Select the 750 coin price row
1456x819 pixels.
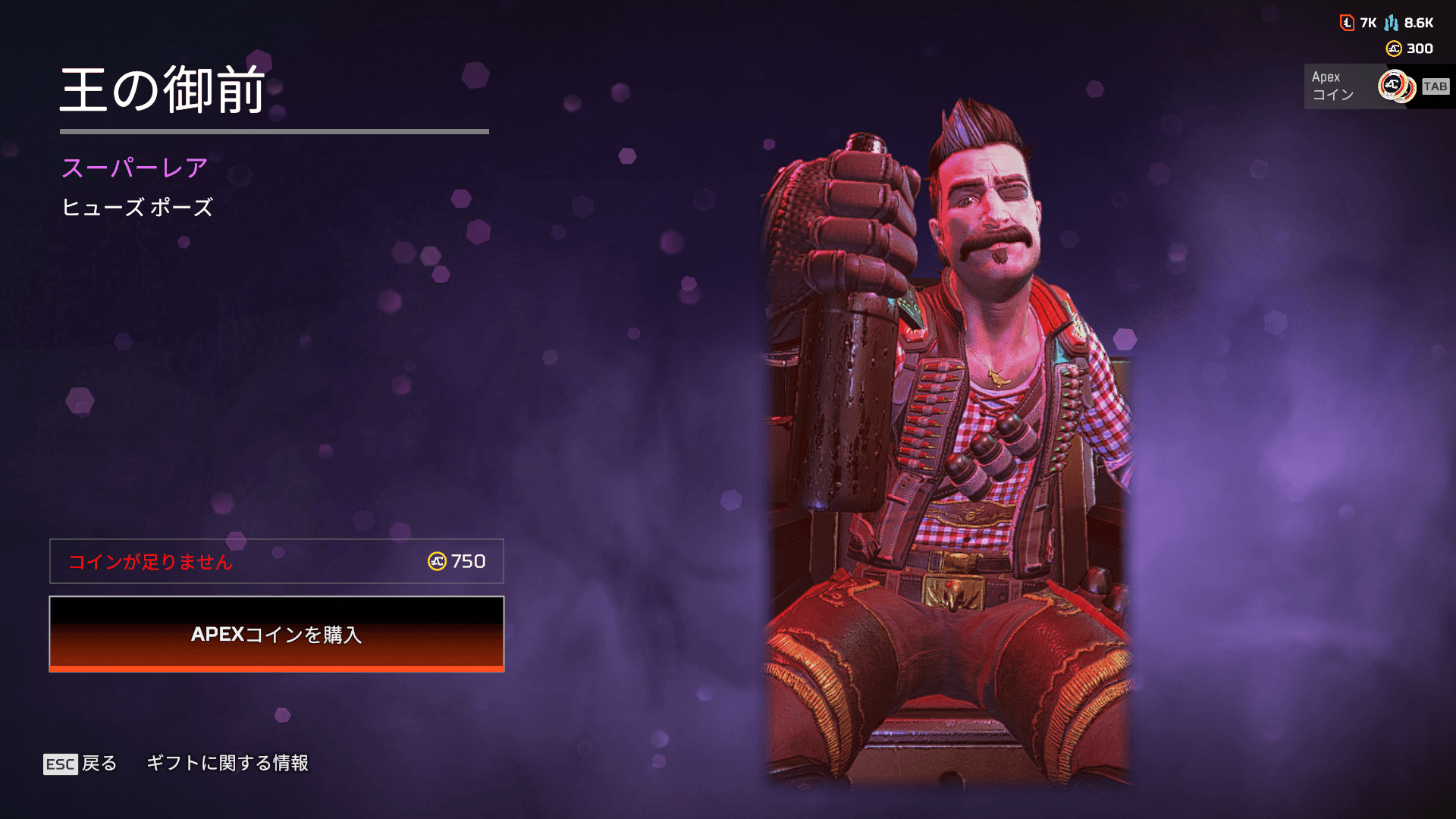277,561
